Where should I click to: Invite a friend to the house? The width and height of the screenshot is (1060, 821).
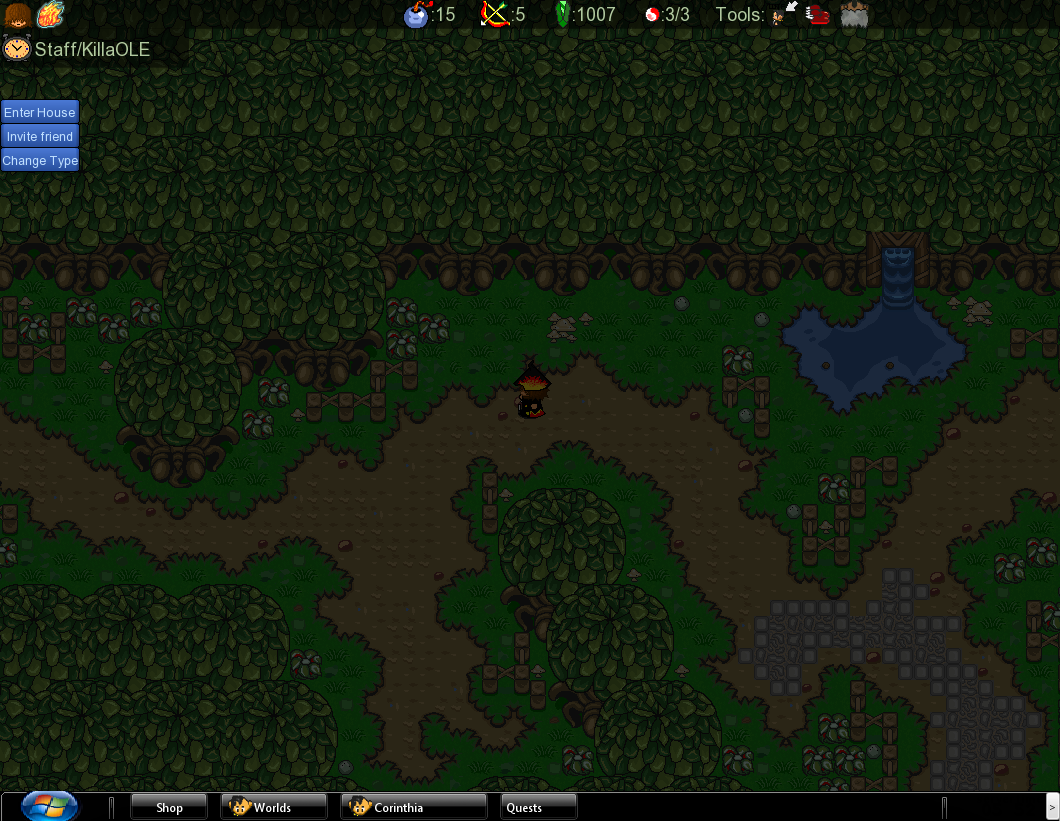pos(40,136)
